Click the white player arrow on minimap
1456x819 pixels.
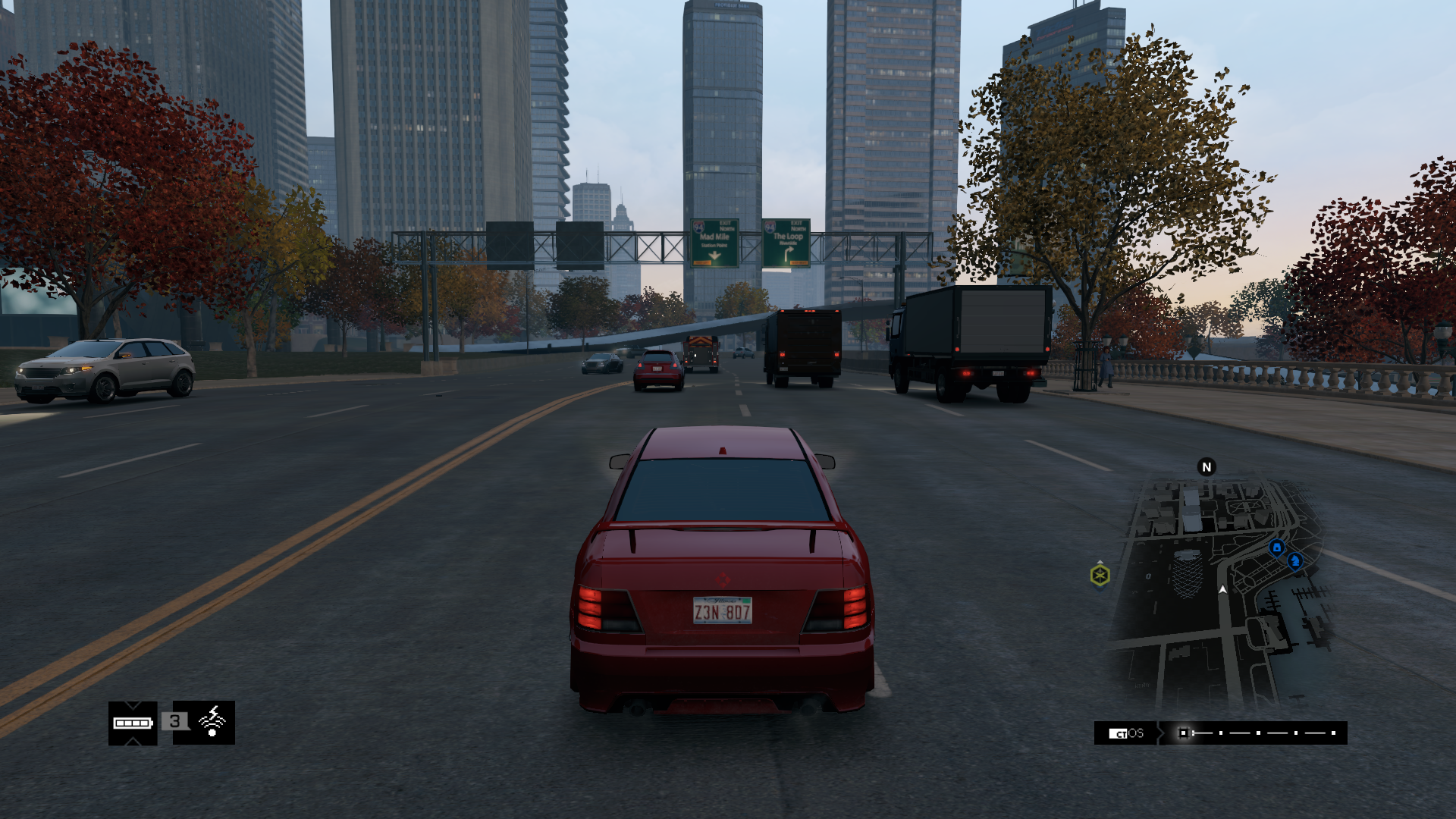point(1222,589)
